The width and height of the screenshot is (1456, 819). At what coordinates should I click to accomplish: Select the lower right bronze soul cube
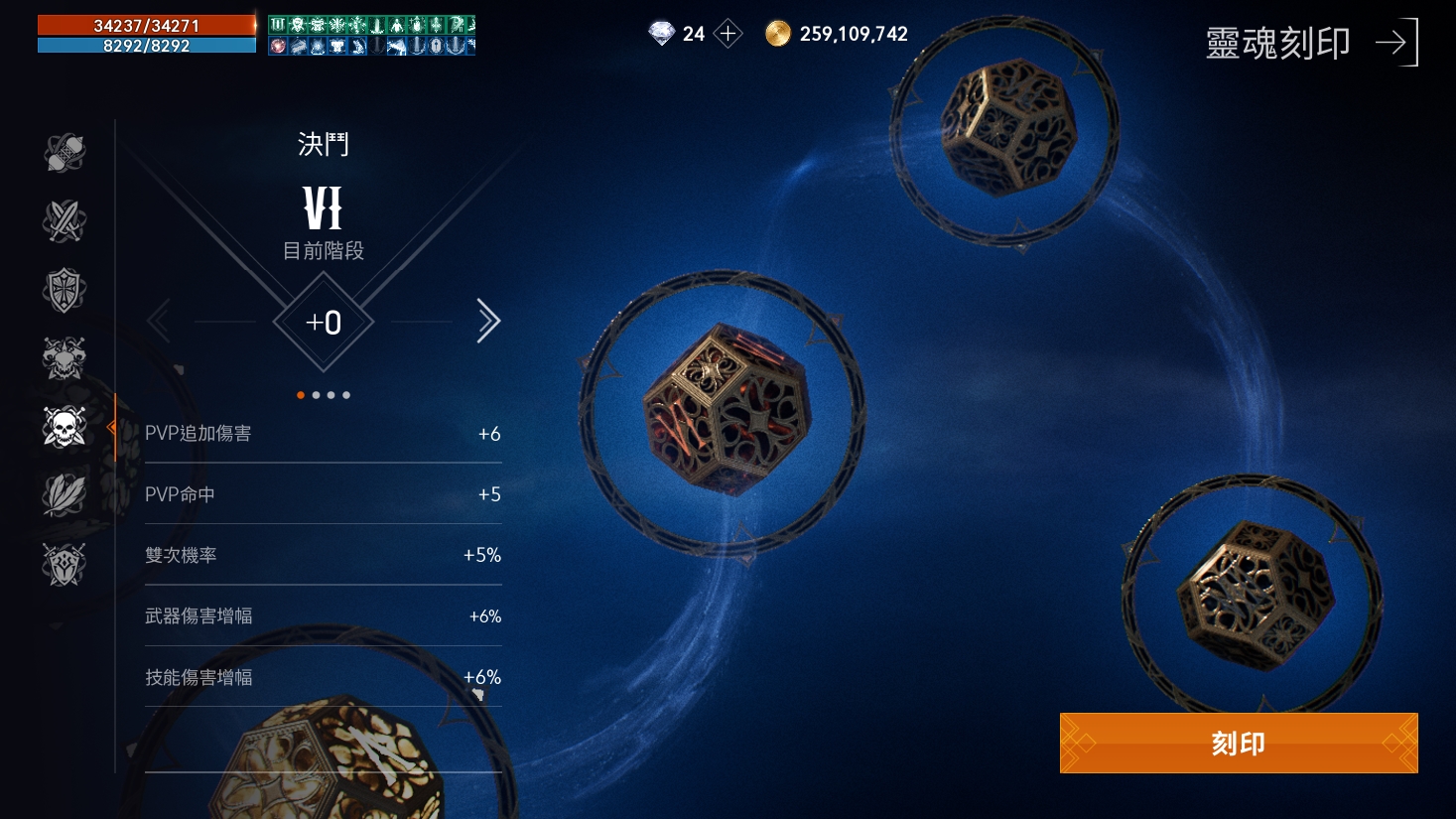(x=1254, y=594)
